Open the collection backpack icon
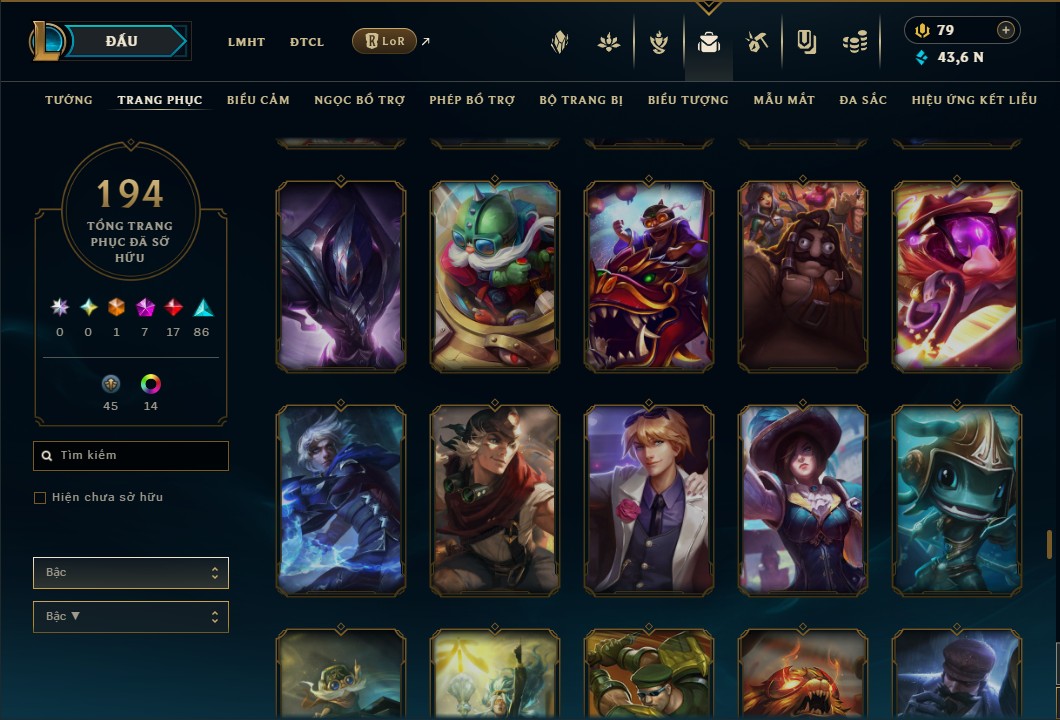The width and height of the screenshot is (1060, 720). pos(709,42)
